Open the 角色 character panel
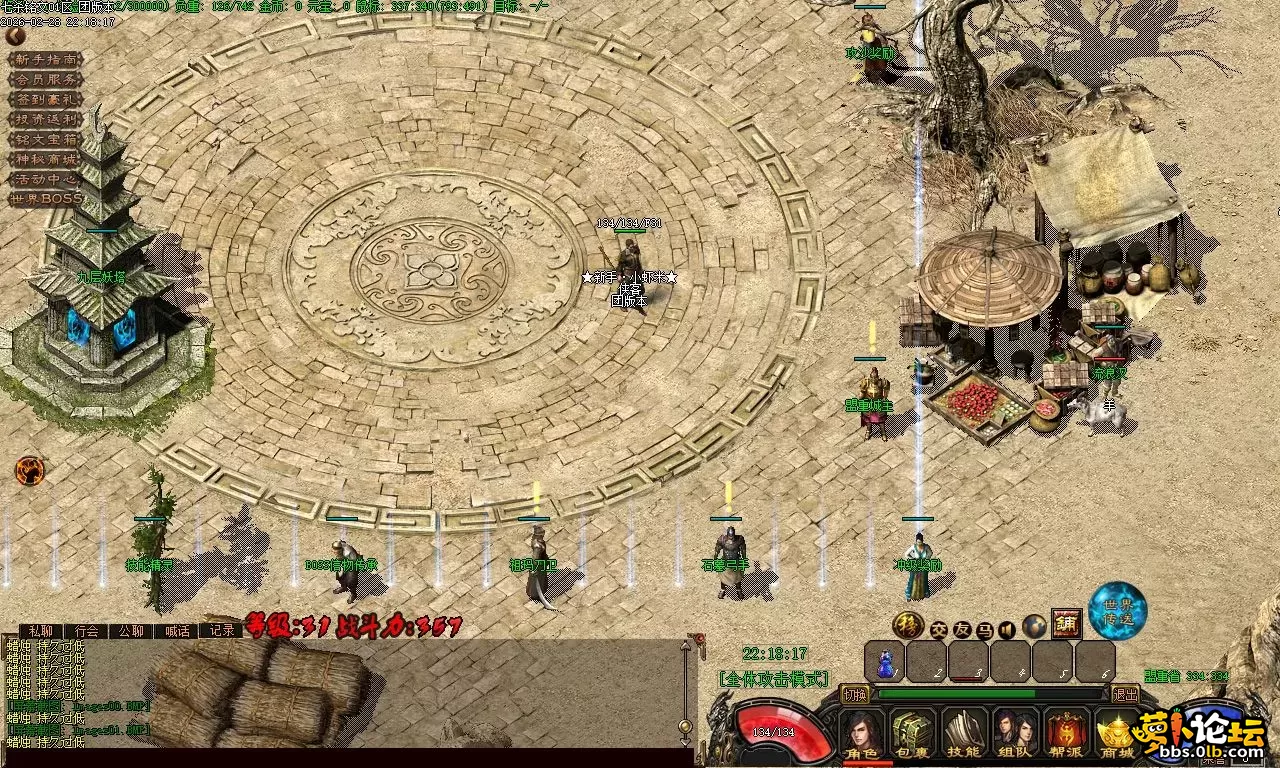The image size is (1280, 768). 861,735
